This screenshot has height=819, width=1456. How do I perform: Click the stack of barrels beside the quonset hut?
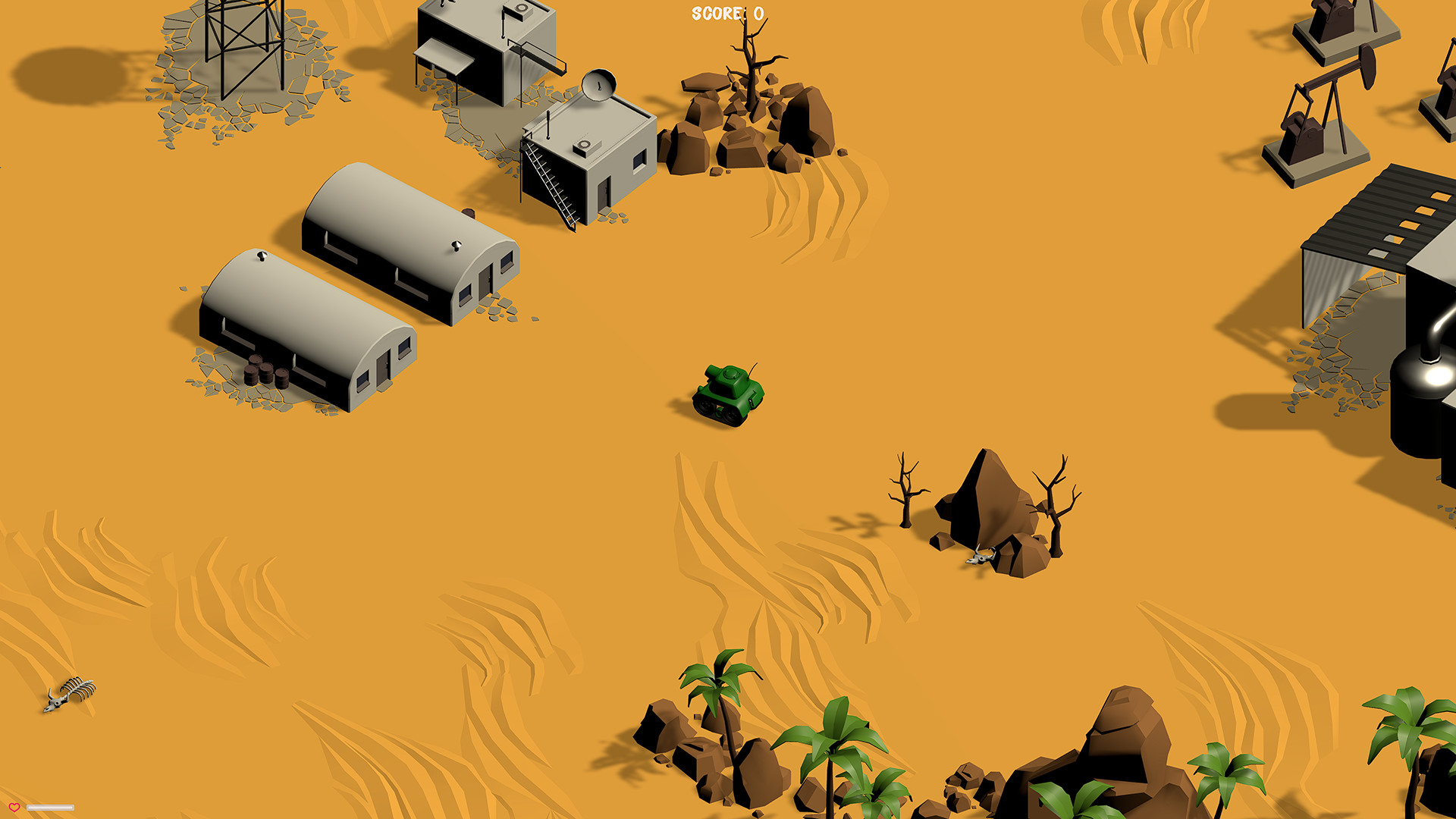(265, 372)
